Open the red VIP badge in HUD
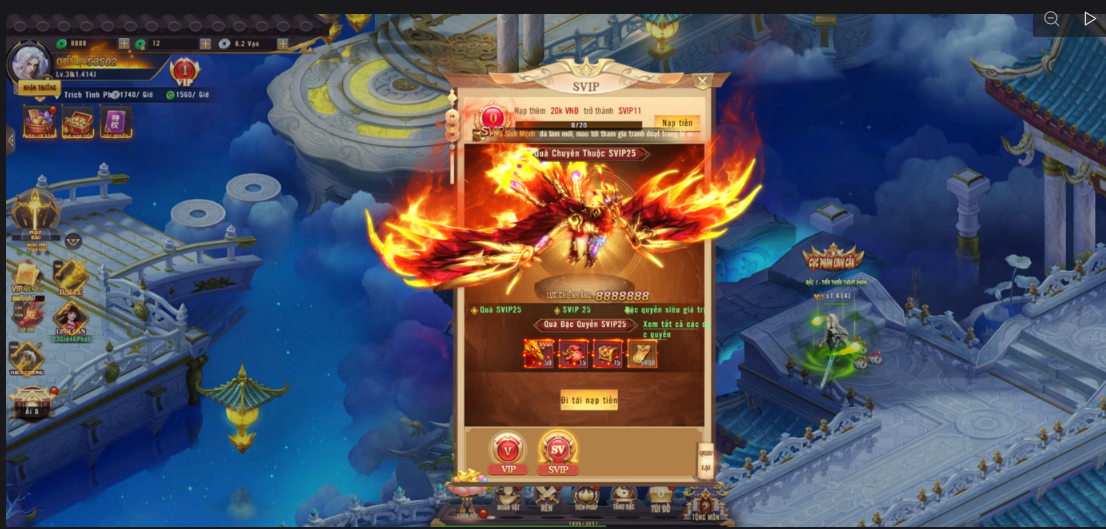The height and width of the screenshot is (529, 1106). click(x=184, y=71)
